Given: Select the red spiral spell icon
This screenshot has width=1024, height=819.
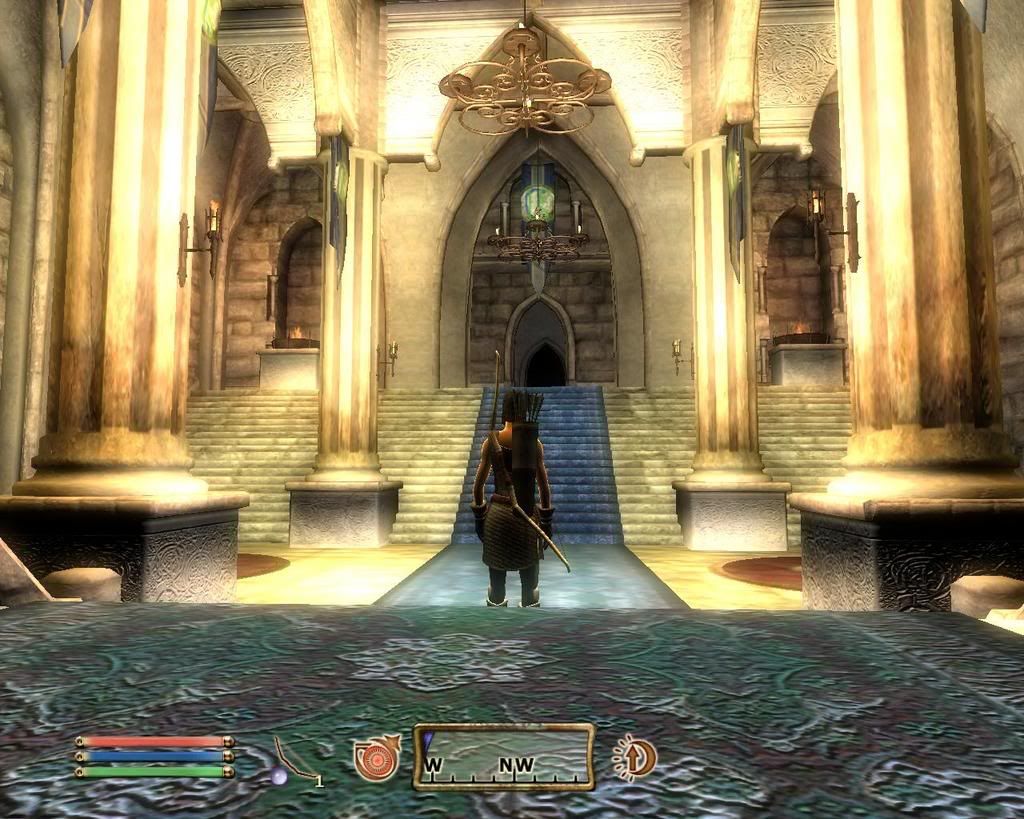Looking at the screenshot, I should click(x=376, y=757).
